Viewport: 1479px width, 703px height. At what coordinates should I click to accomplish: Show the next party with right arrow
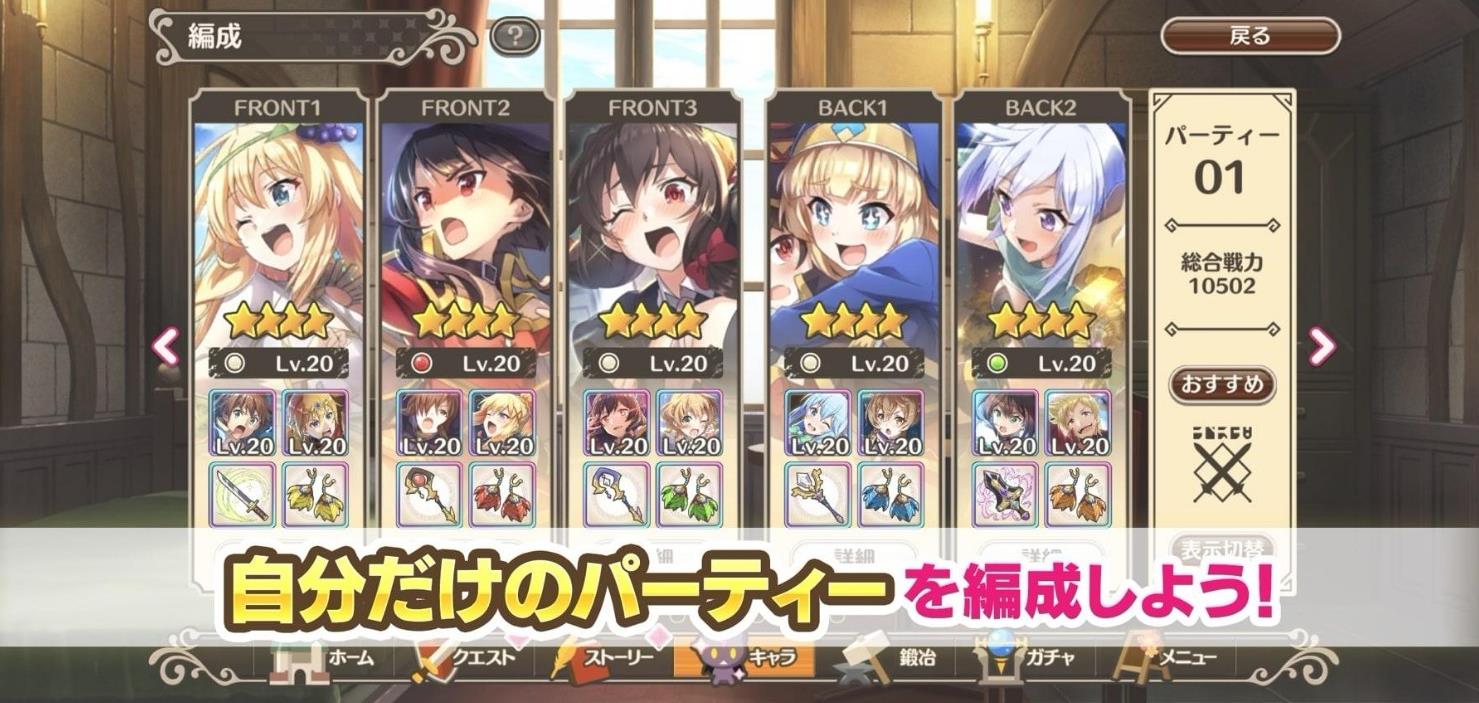pyautogui.click(x=1322, y=347)
